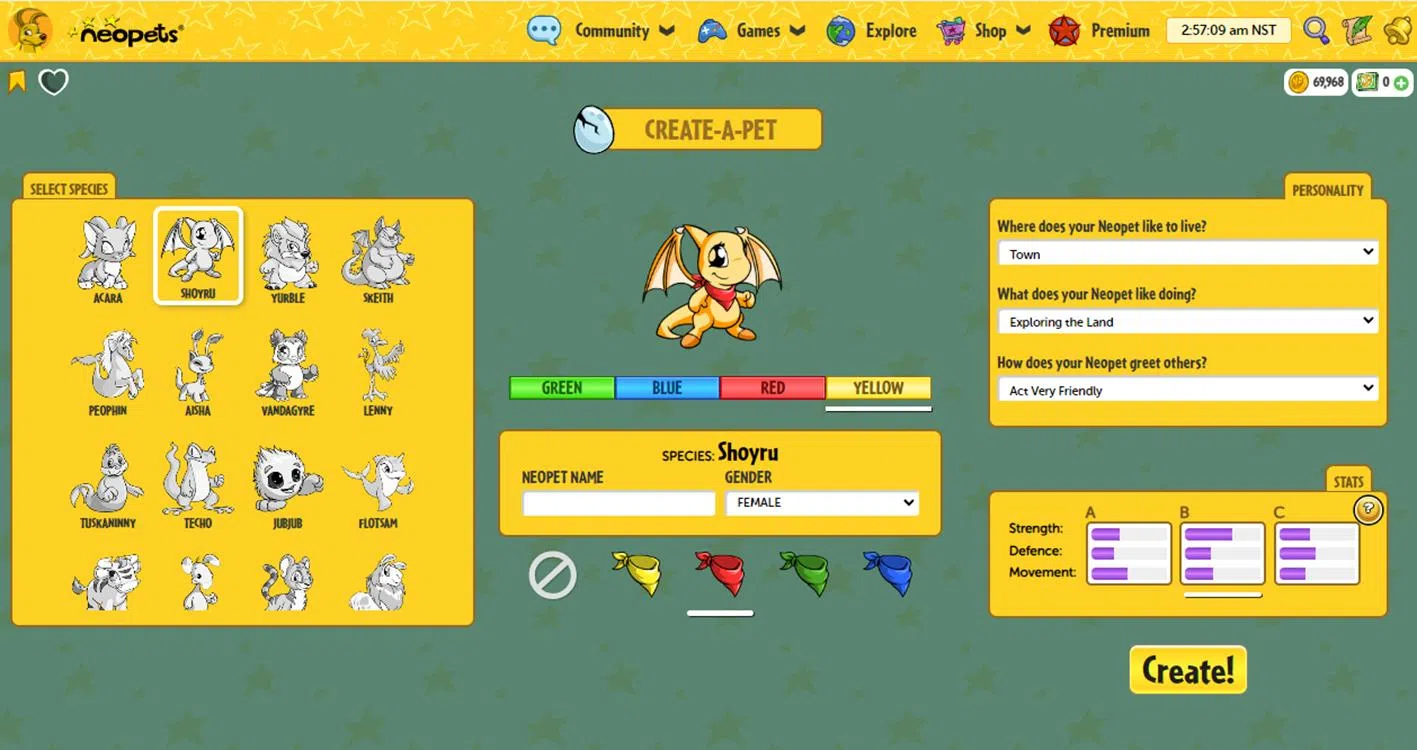
Task: Click the Neopet Name text field
Action: click(619, 503)
